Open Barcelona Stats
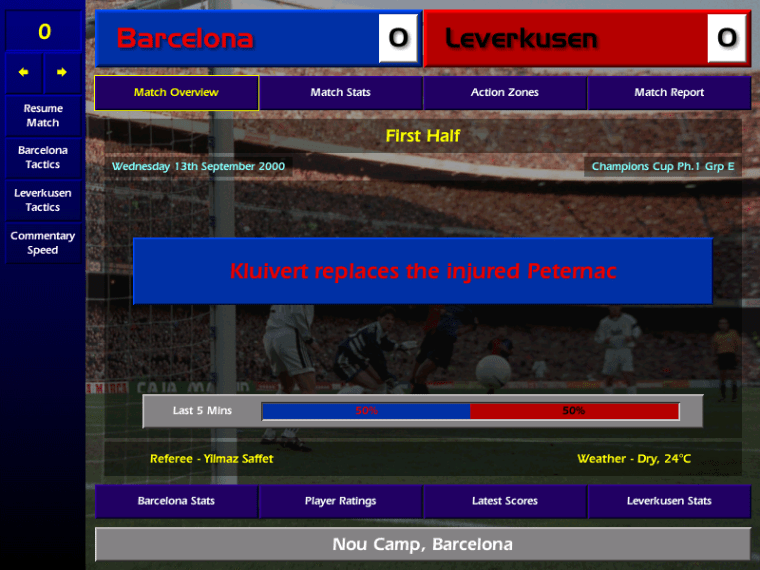 tap(176, 501)
